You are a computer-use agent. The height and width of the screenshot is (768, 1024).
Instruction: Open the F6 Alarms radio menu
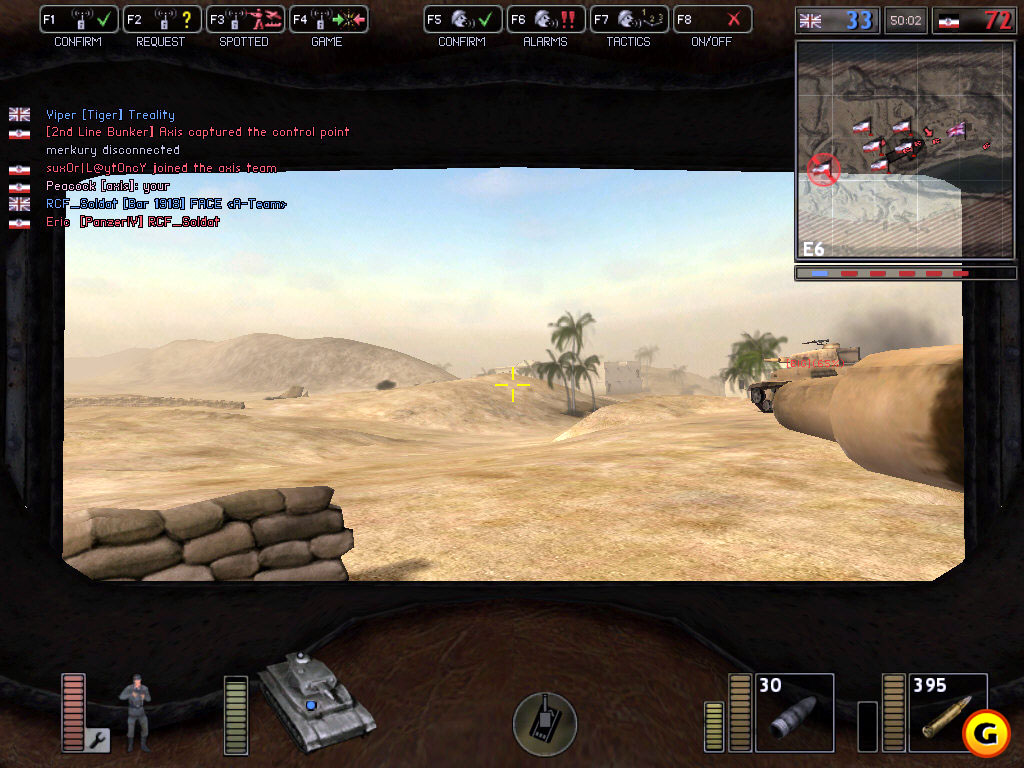coord(544,19)
